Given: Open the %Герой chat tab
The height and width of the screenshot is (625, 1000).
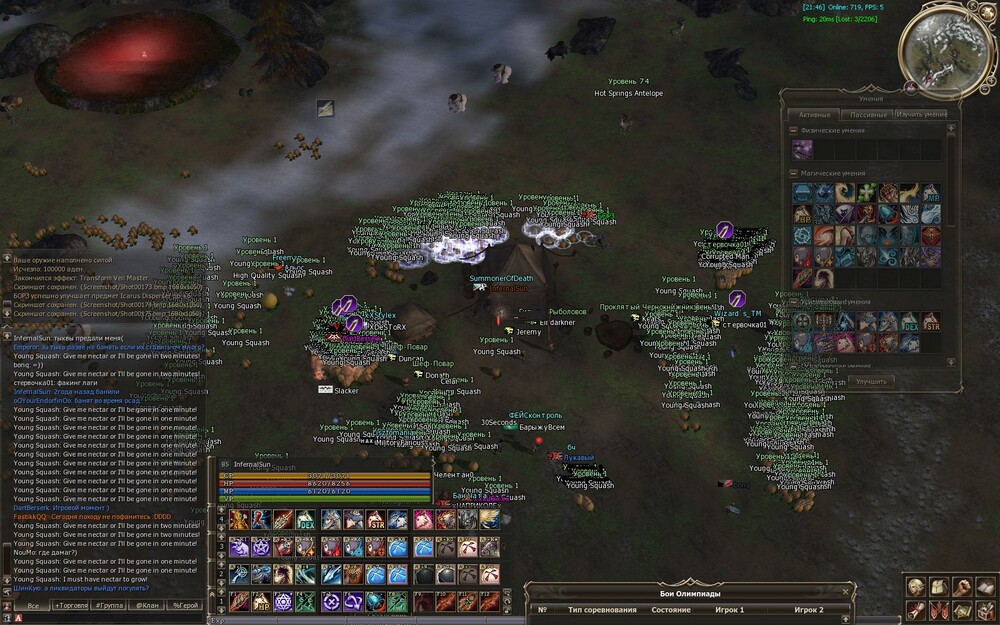Looking at the screenshot, I should 185,606.
